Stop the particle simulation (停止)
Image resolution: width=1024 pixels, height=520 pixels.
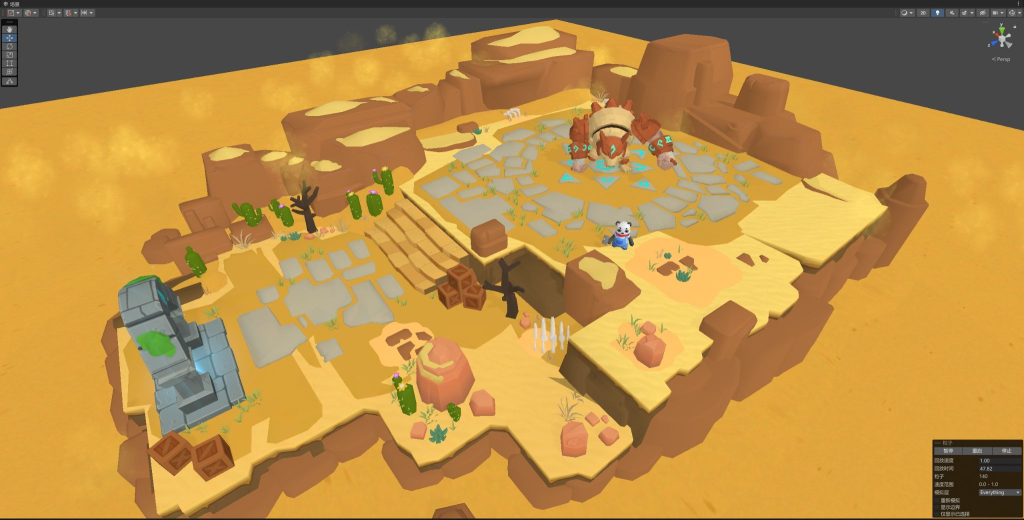pos(1006,451)
